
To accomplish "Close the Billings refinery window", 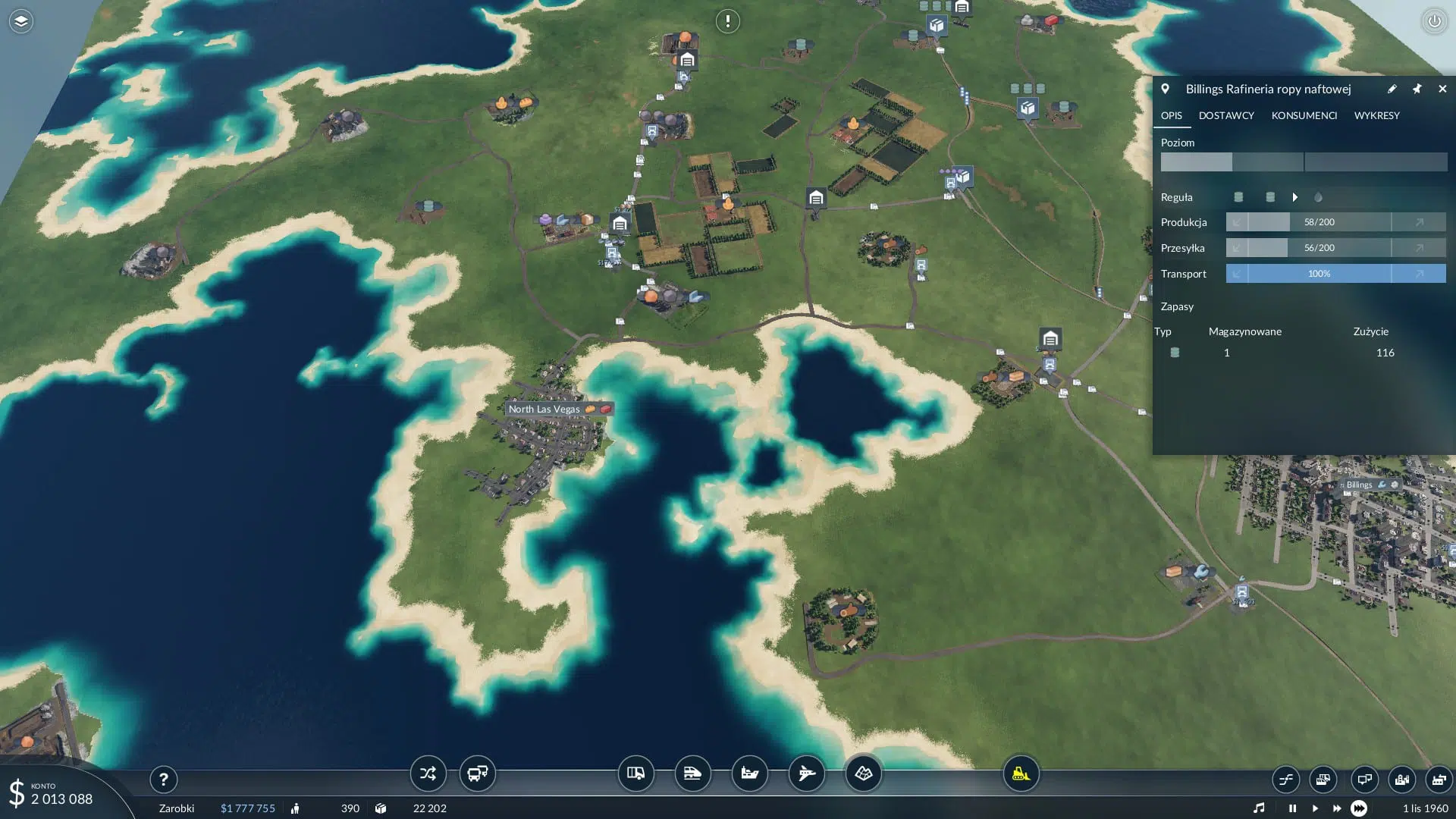I will click(1442, 89).
